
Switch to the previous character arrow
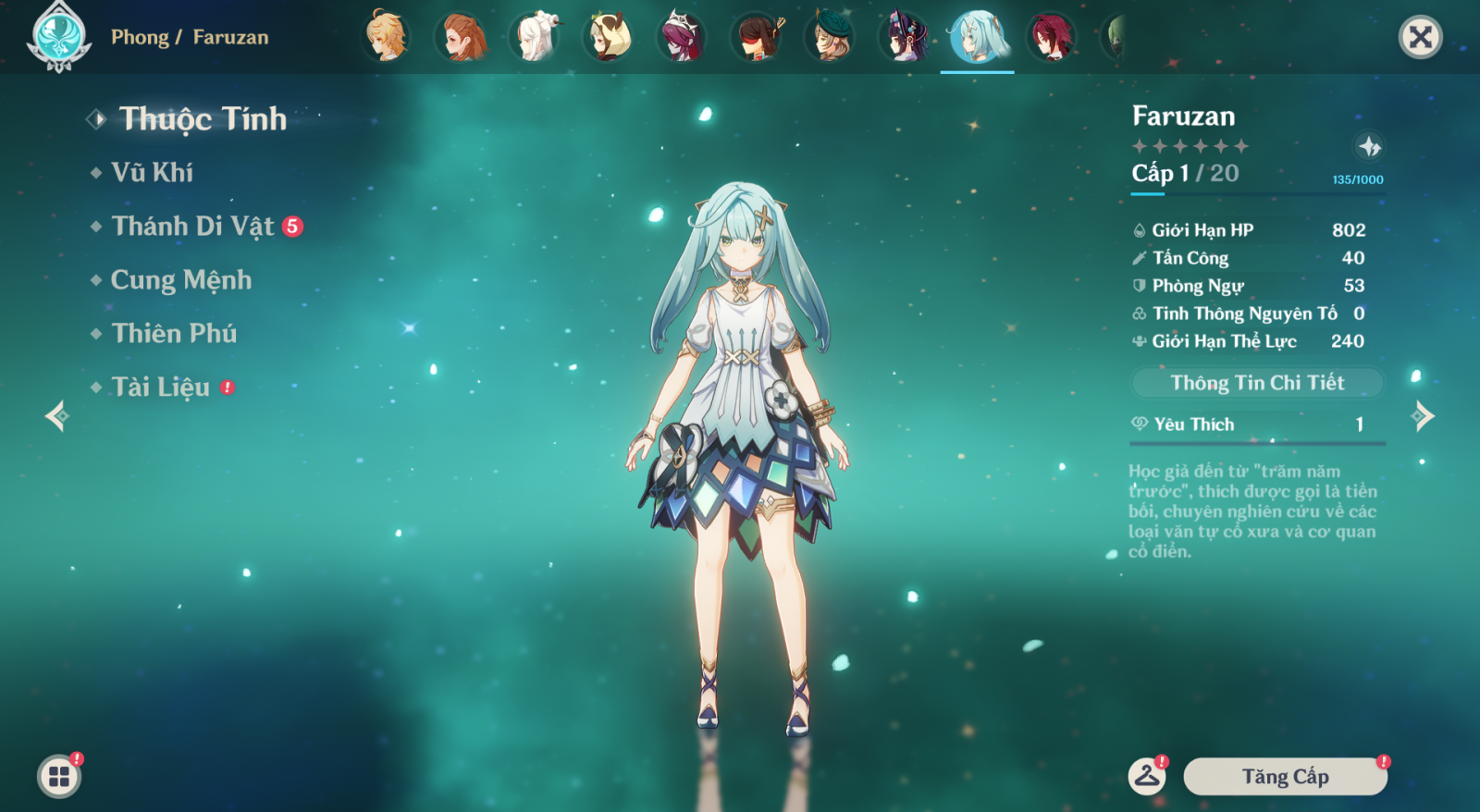pyautogui.click(x=57, y=416)
